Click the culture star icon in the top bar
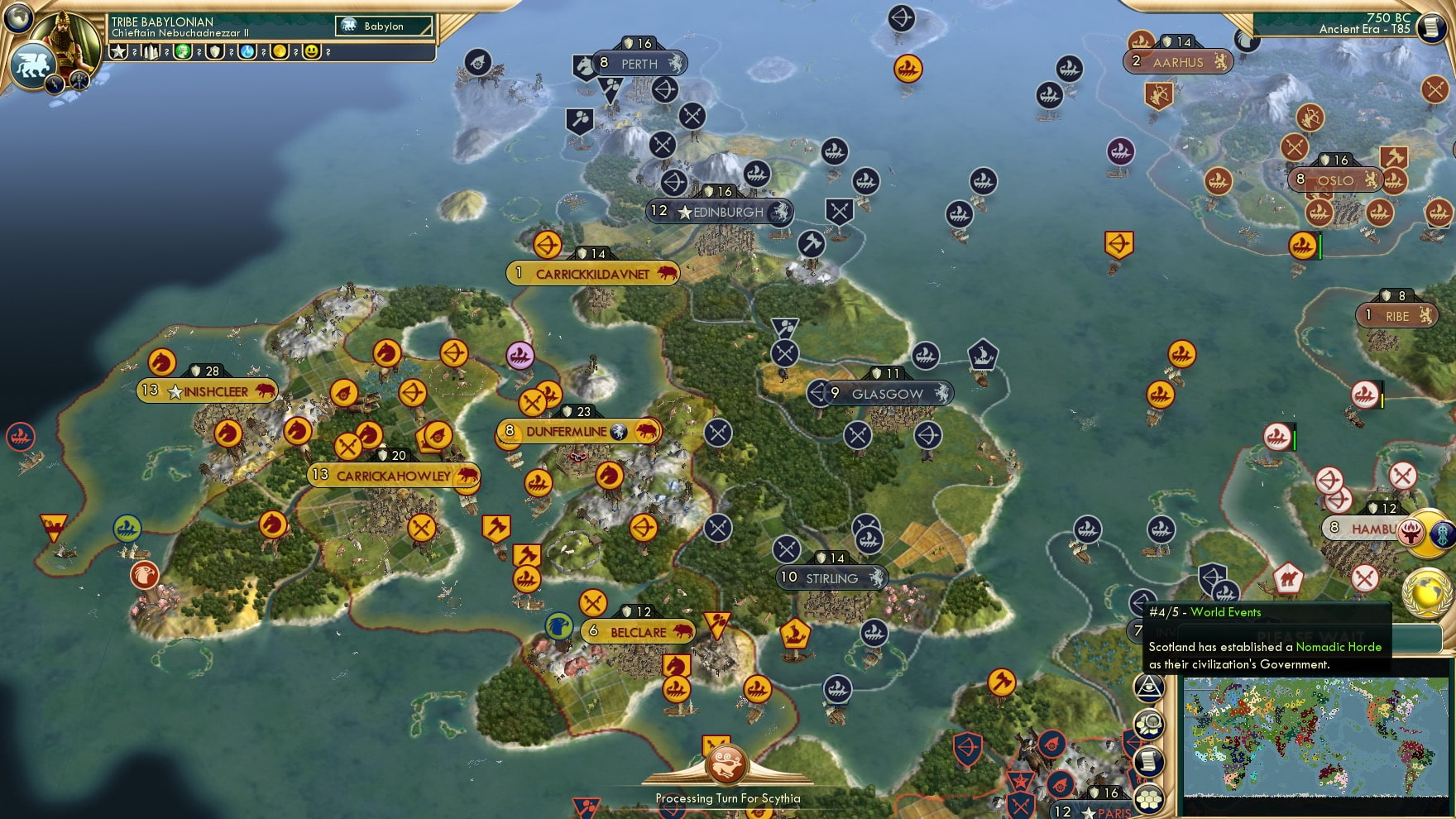 point(118,52)
